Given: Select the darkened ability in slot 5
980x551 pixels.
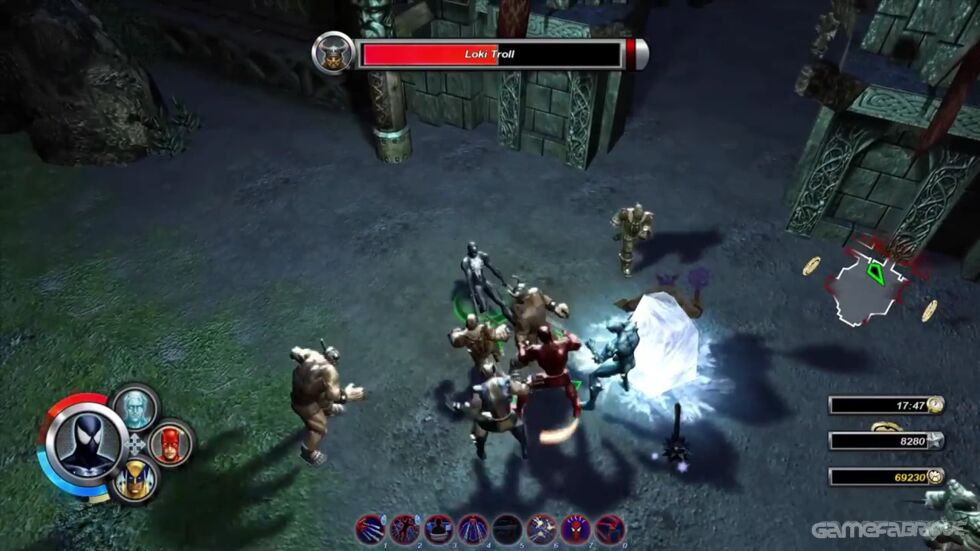Looking at the screenshot, I should 507,528.
